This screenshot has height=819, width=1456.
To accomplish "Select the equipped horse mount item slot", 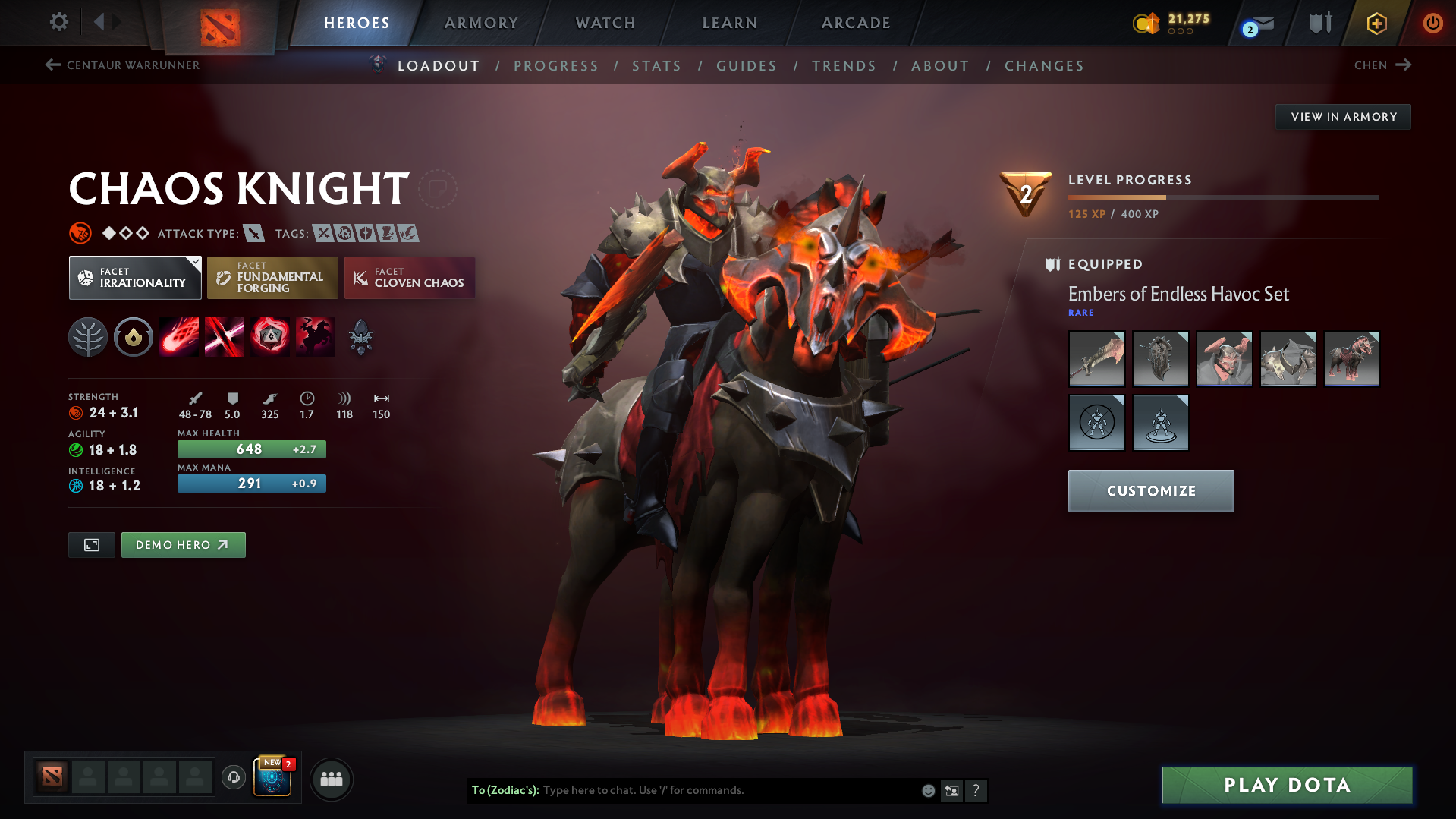I will click(x=1351, y=359).
